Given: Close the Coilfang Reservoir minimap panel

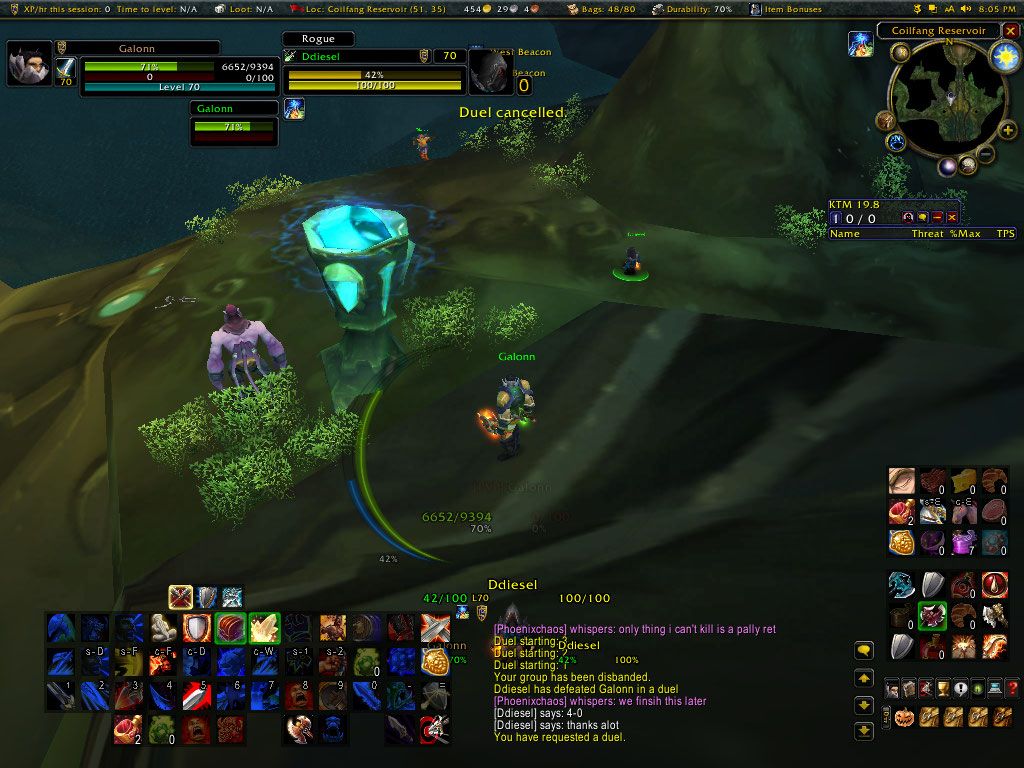Looking at the screenshot, I should [x=1009, y=31].
